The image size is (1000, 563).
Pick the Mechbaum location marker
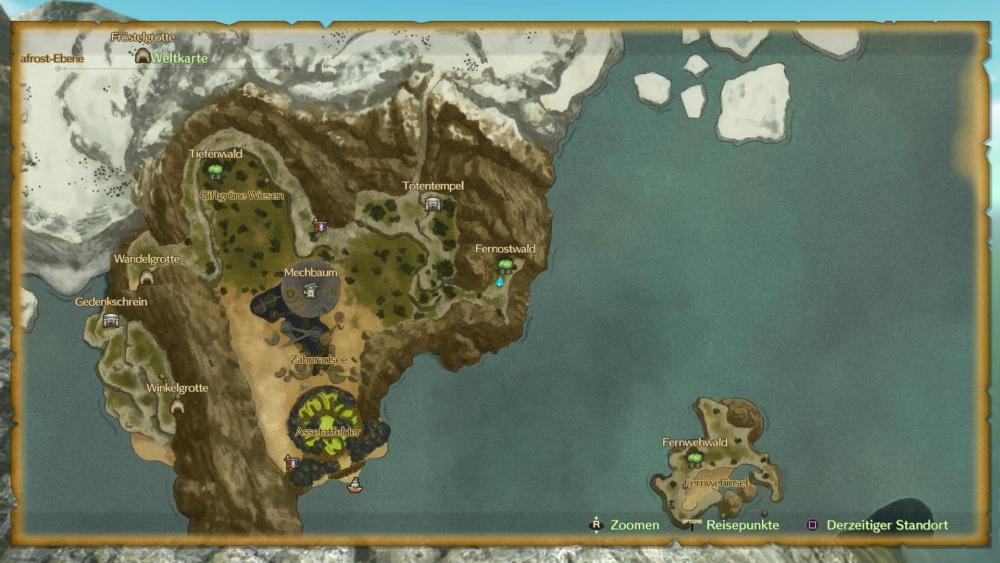tap(310, 290)
